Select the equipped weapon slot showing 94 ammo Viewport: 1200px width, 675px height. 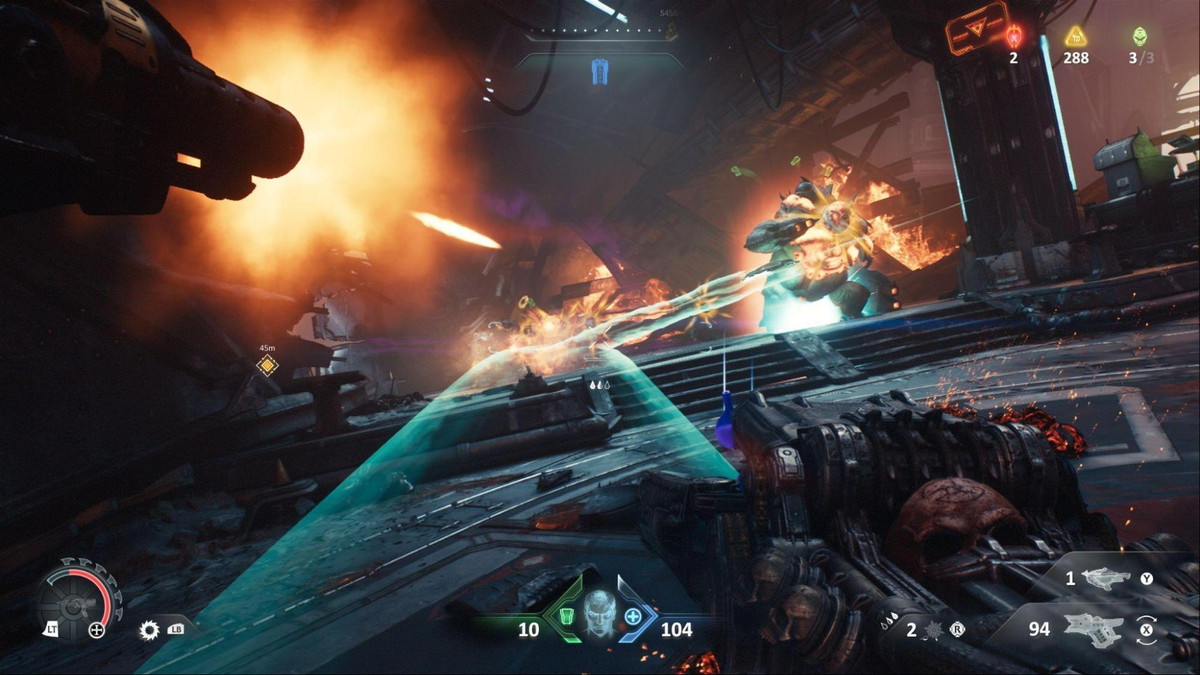click(1092, 629)
